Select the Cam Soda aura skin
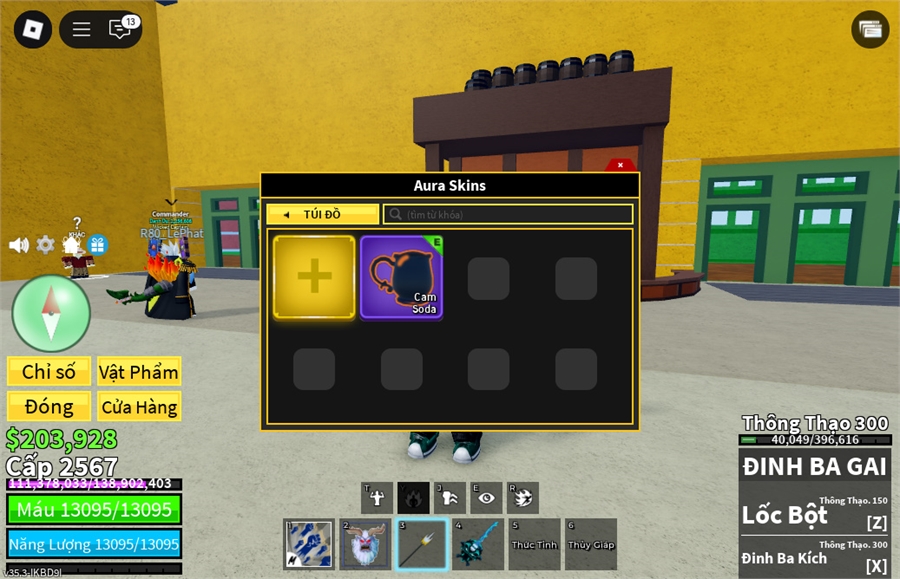The width and height of the screenshot is (900, 579). [x=401, y=277]
